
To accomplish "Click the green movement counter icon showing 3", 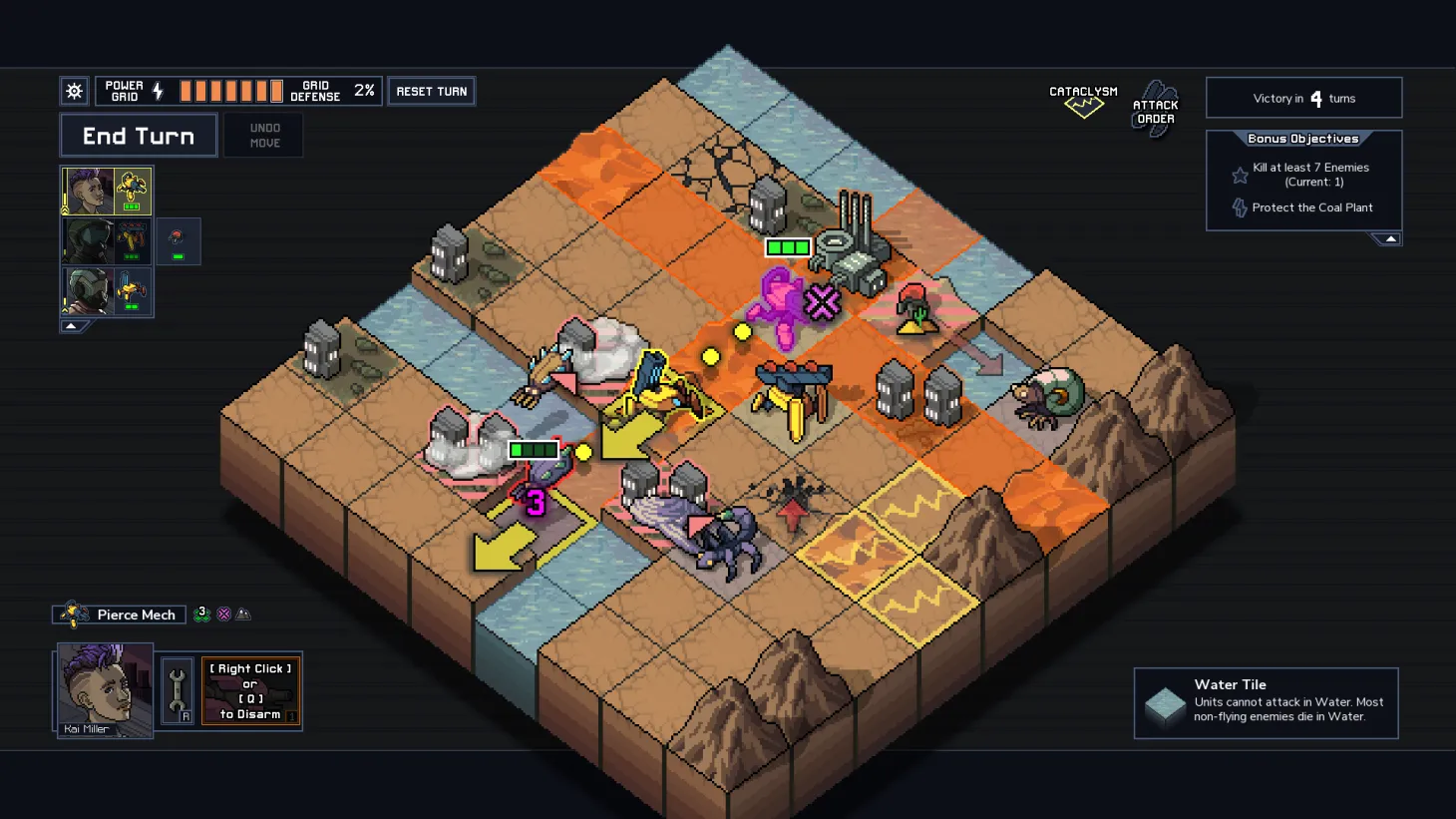I will (202, 613).
